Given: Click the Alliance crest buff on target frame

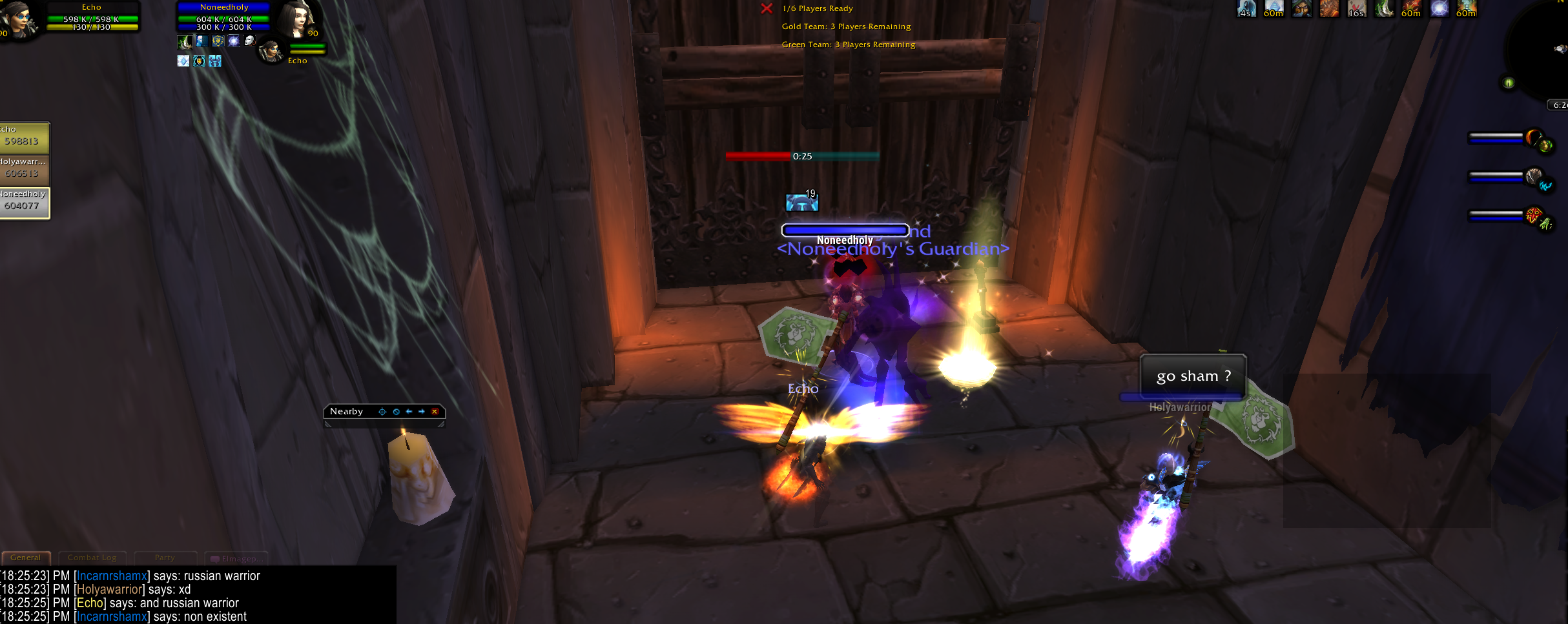Looking at the screenshot, I should [218, 41].
